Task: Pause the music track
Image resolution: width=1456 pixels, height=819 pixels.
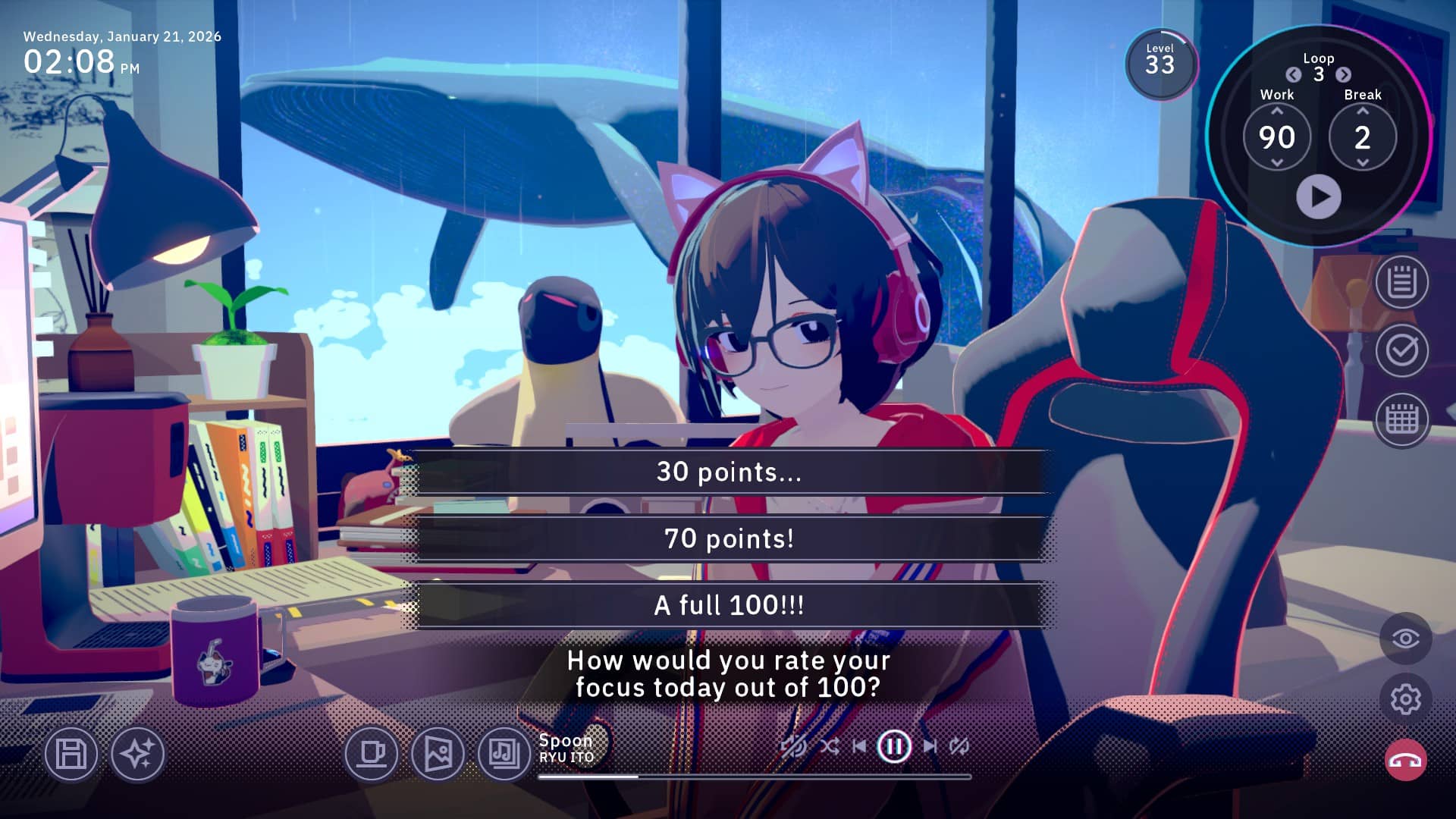Action: coord(893,746)
